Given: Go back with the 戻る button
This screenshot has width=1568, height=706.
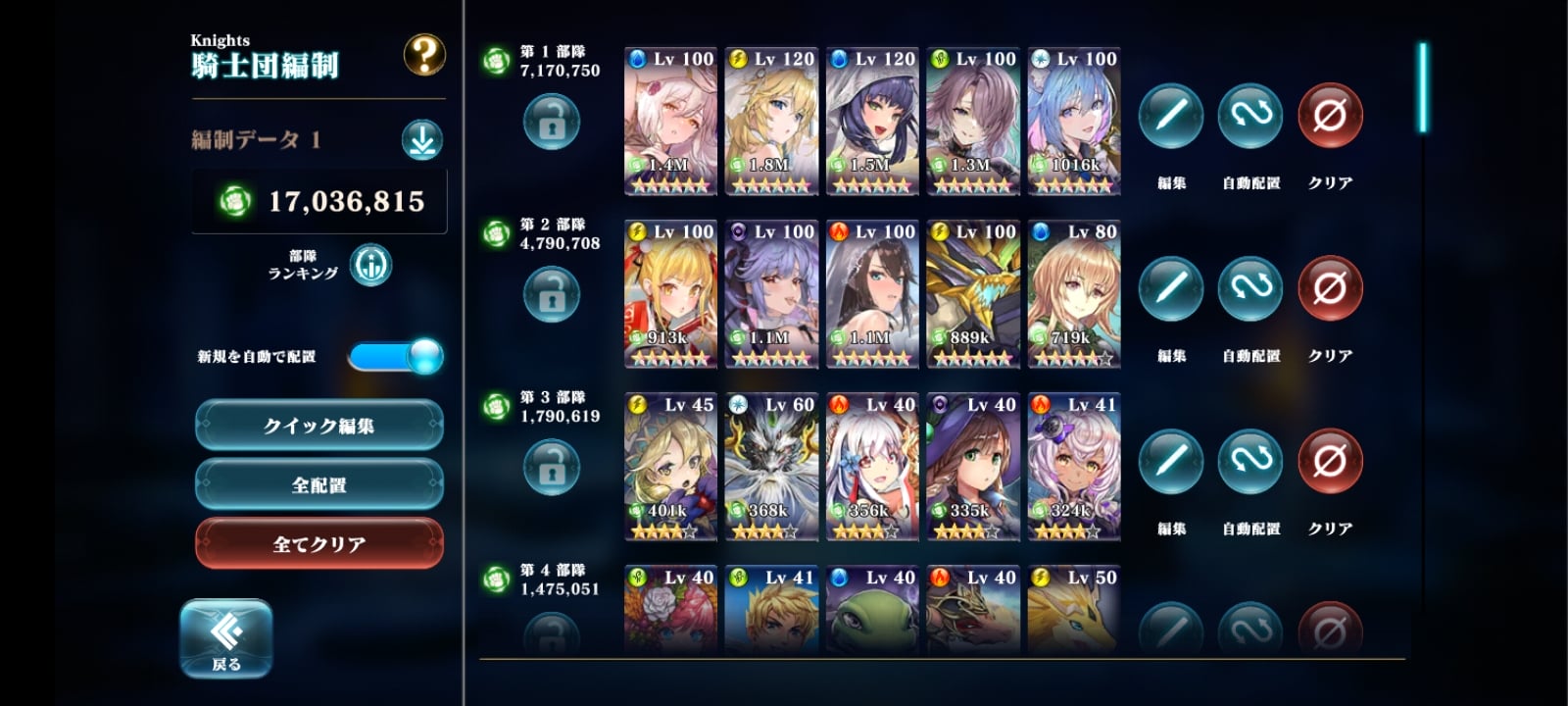Looking at the screenshot, I should point(226,637).
